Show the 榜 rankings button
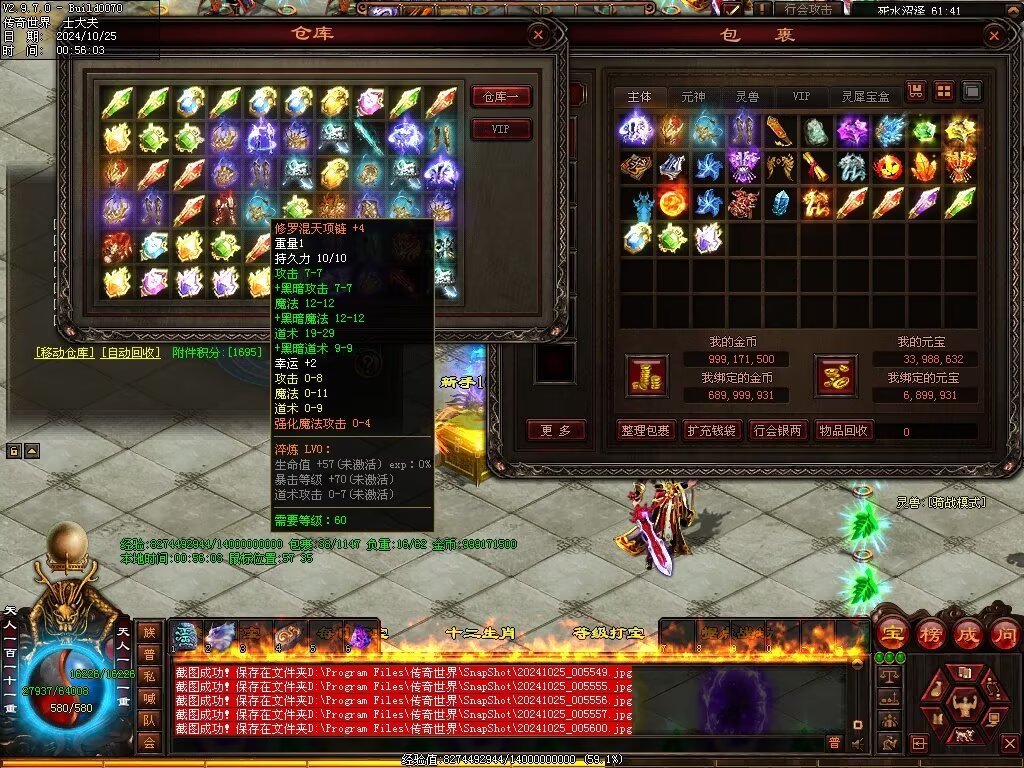This screenshot has width=1024, height=768. (x=928, y=634)
